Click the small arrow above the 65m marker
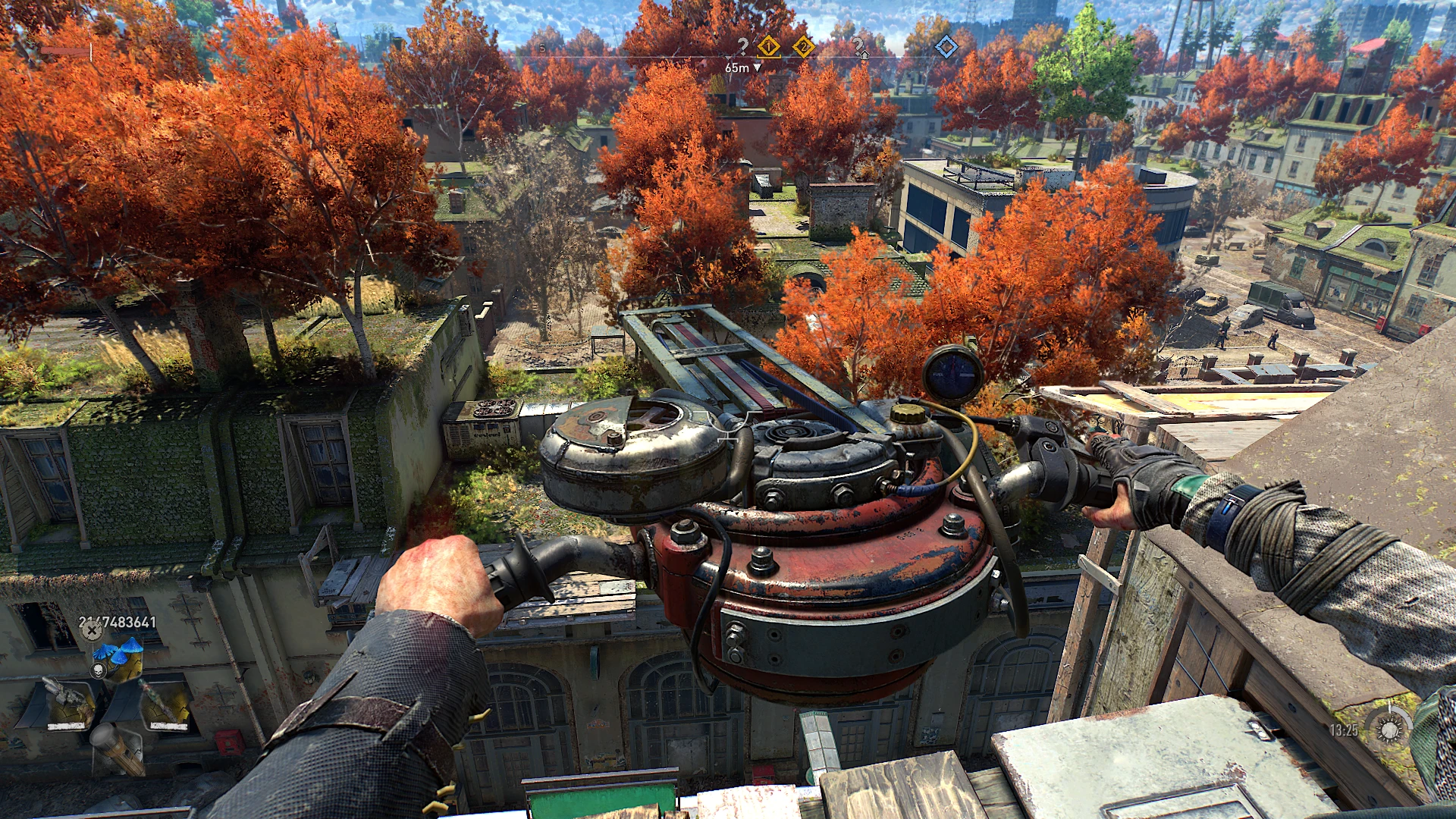This screenshot has height=819, width=1456. [728, 57]
